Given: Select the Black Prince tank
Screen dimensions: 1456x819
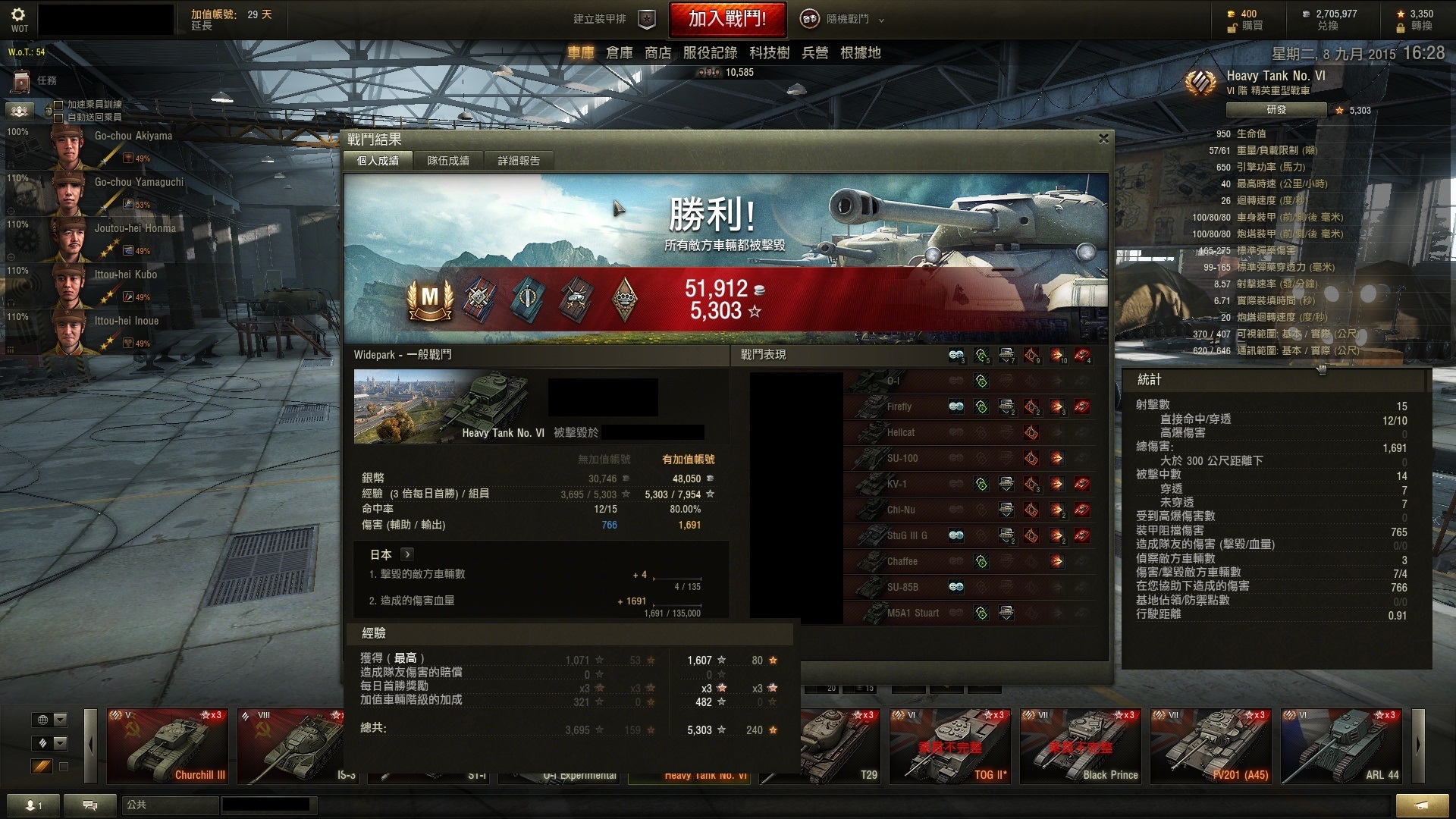Looking at the screenshot, I should [1080, 745].
